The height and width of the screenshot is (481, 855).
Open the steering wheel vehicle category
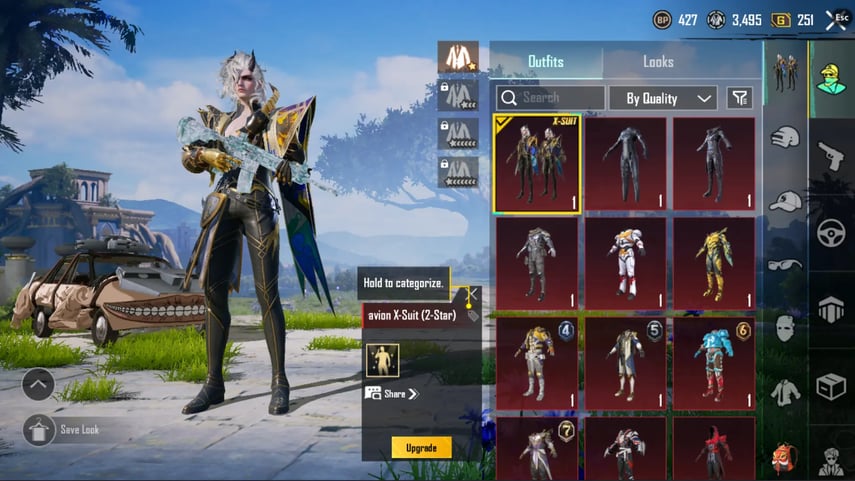coord(831,233)
